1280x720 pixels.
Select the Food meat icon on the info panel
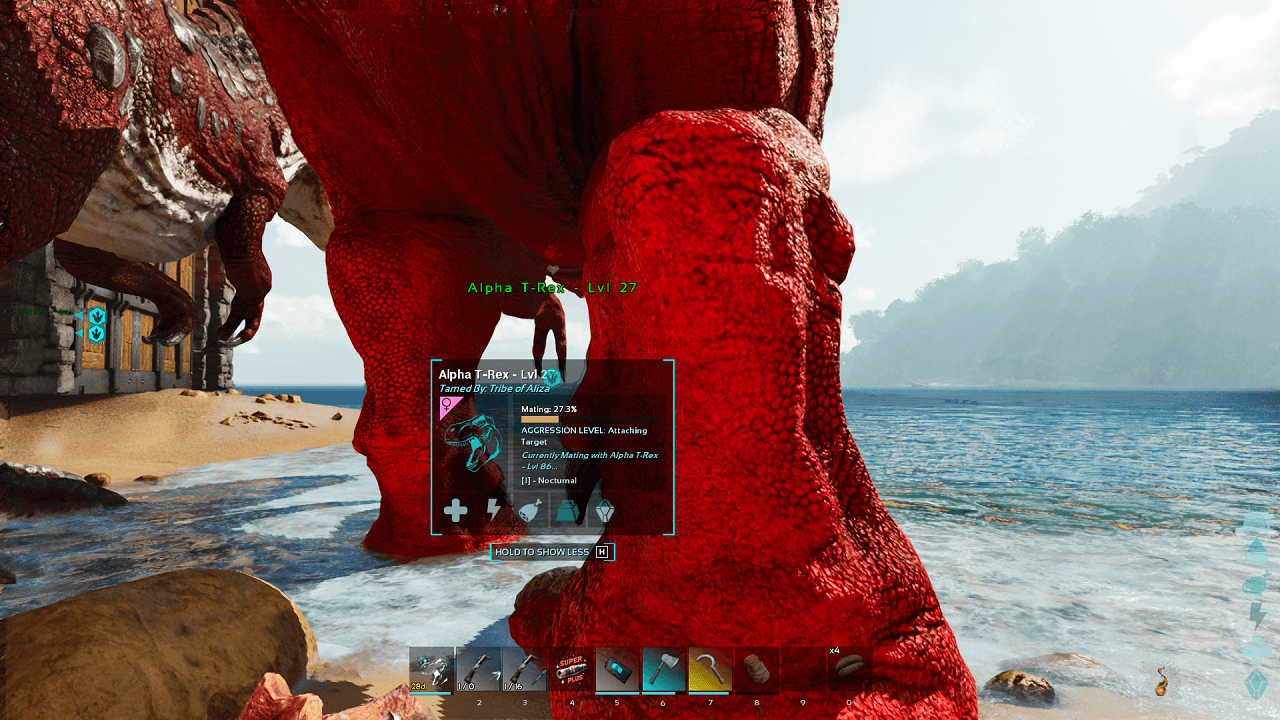coord(532,511)
